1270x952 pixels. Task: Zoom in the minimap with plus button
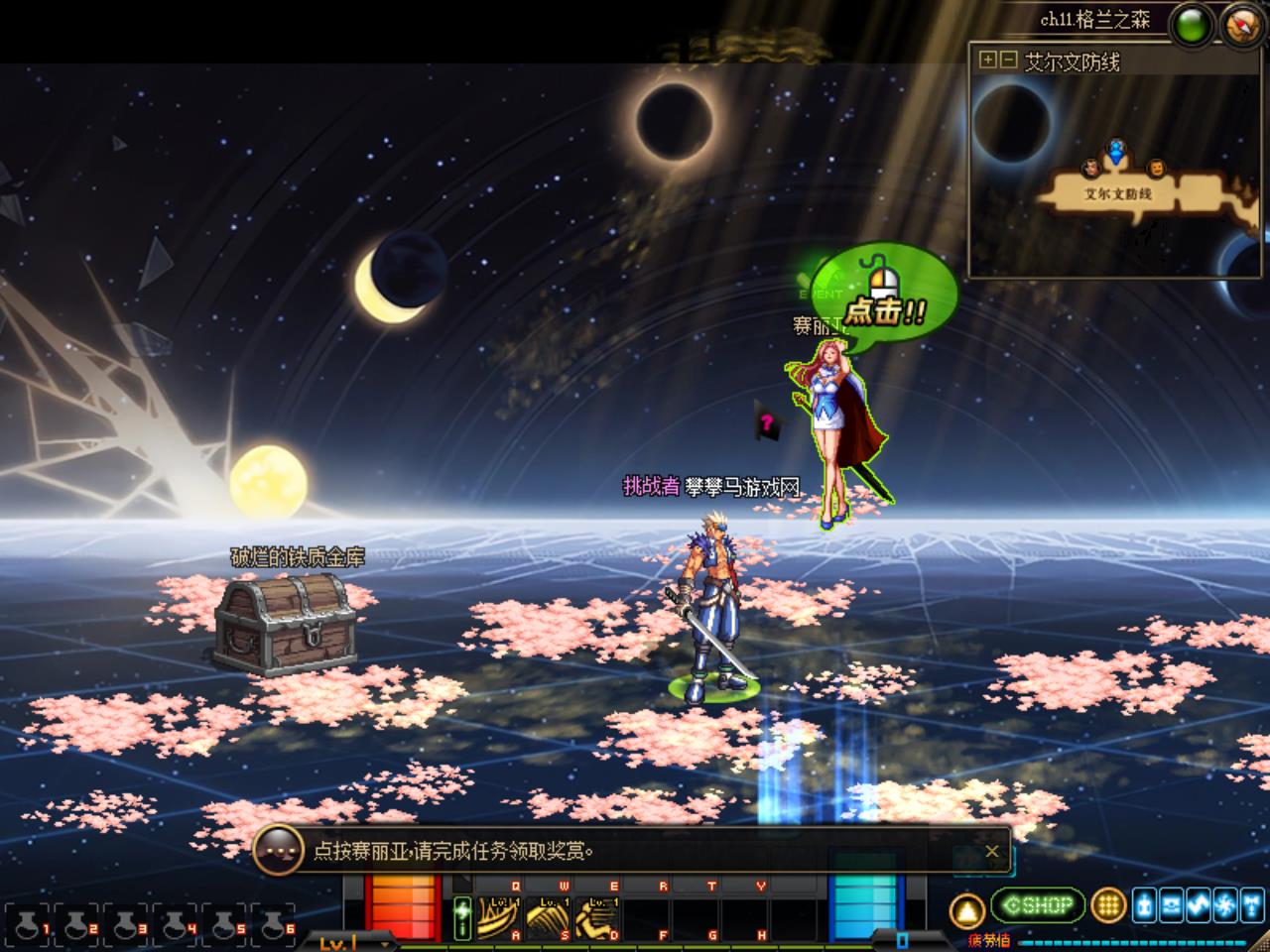[x=987, y=60]
